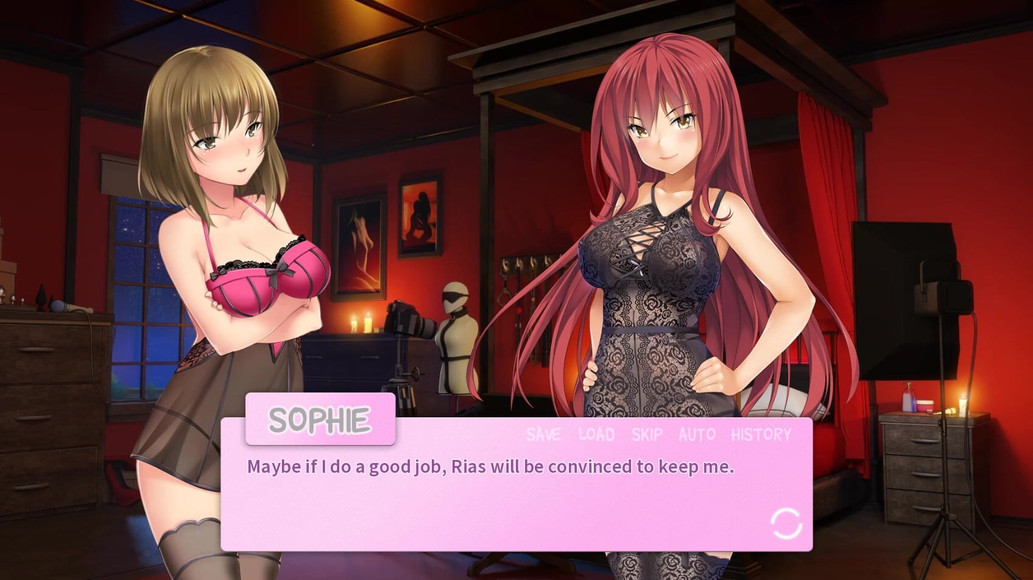Open the LOAD game menu
This screenshot has height=580, width=1033.
coord(596,434)
